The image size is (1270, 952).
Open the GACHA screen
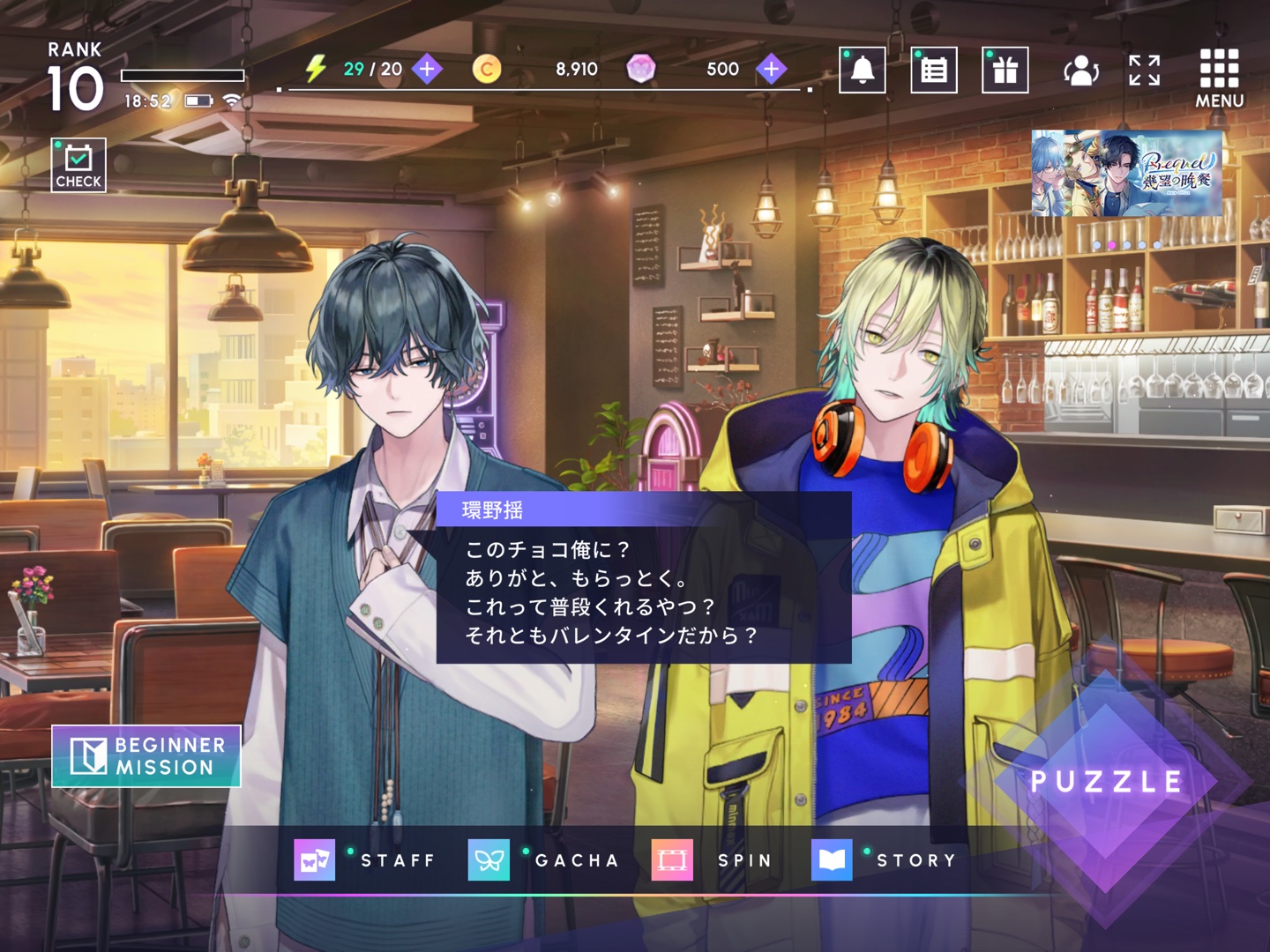point(544,860)
